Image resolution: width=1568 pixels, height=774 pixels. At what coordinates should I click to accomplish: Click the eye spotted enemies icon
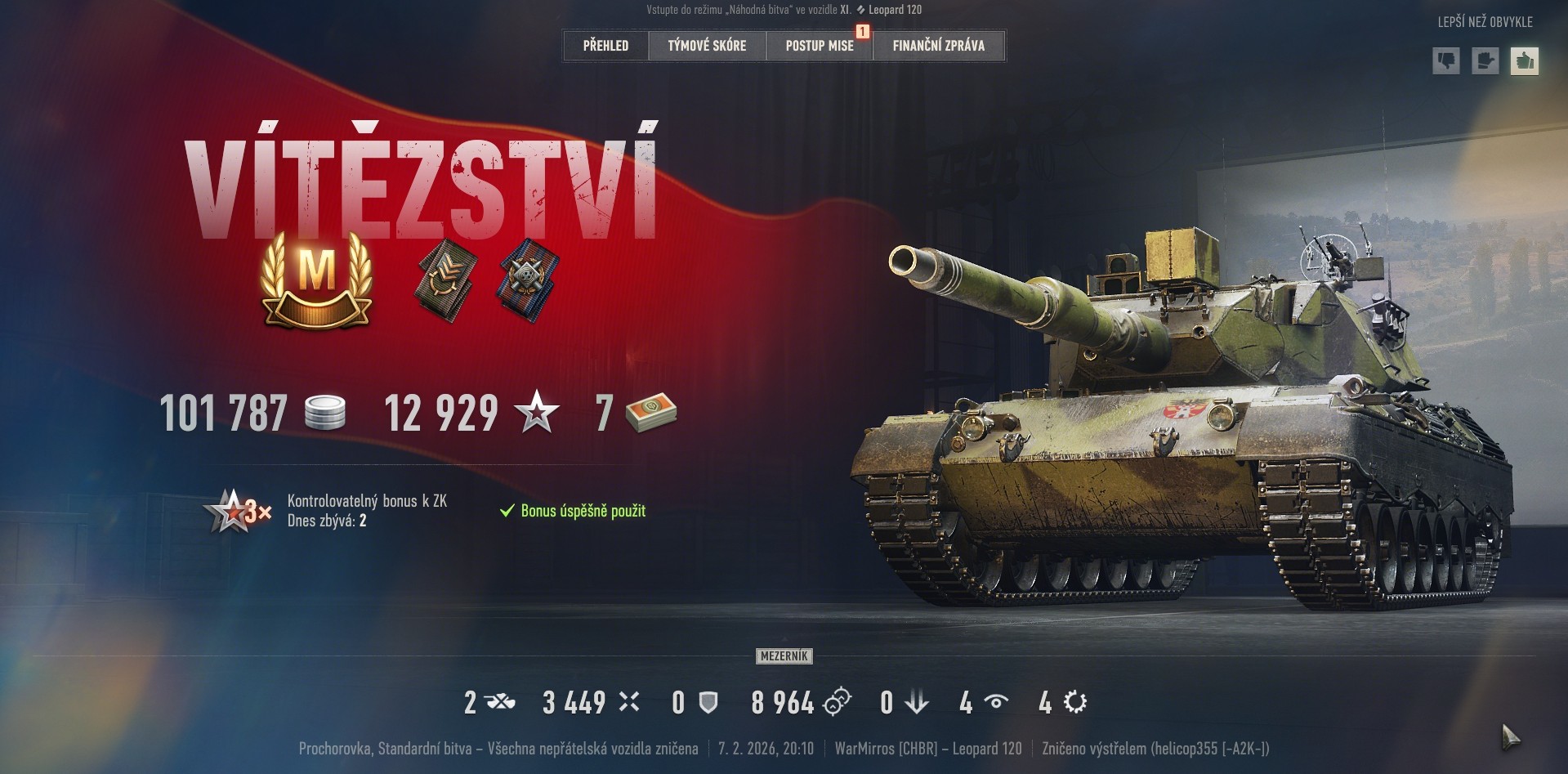pos(995,702)
